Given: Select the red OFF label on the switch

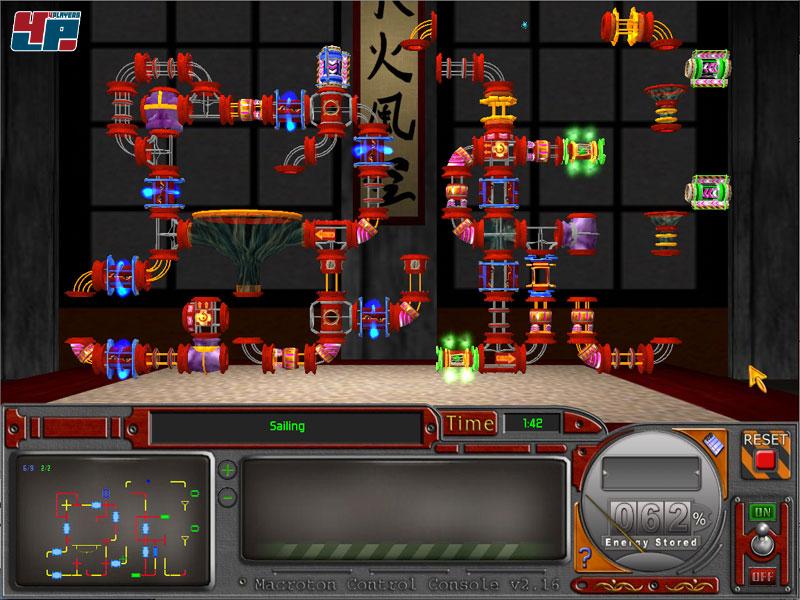Looking at the screenshot, I should [763, 576].
